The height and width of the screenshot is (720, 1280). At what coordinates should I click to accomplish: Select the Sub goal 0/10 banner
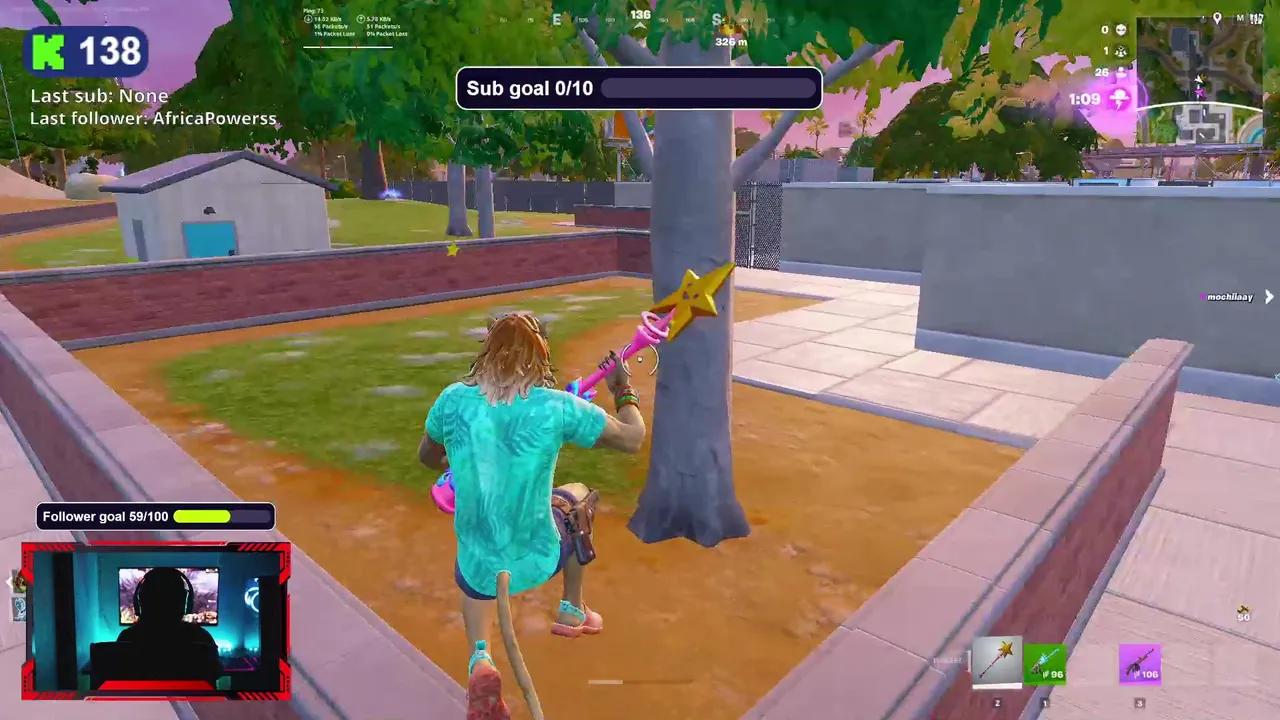click(639, 88)
